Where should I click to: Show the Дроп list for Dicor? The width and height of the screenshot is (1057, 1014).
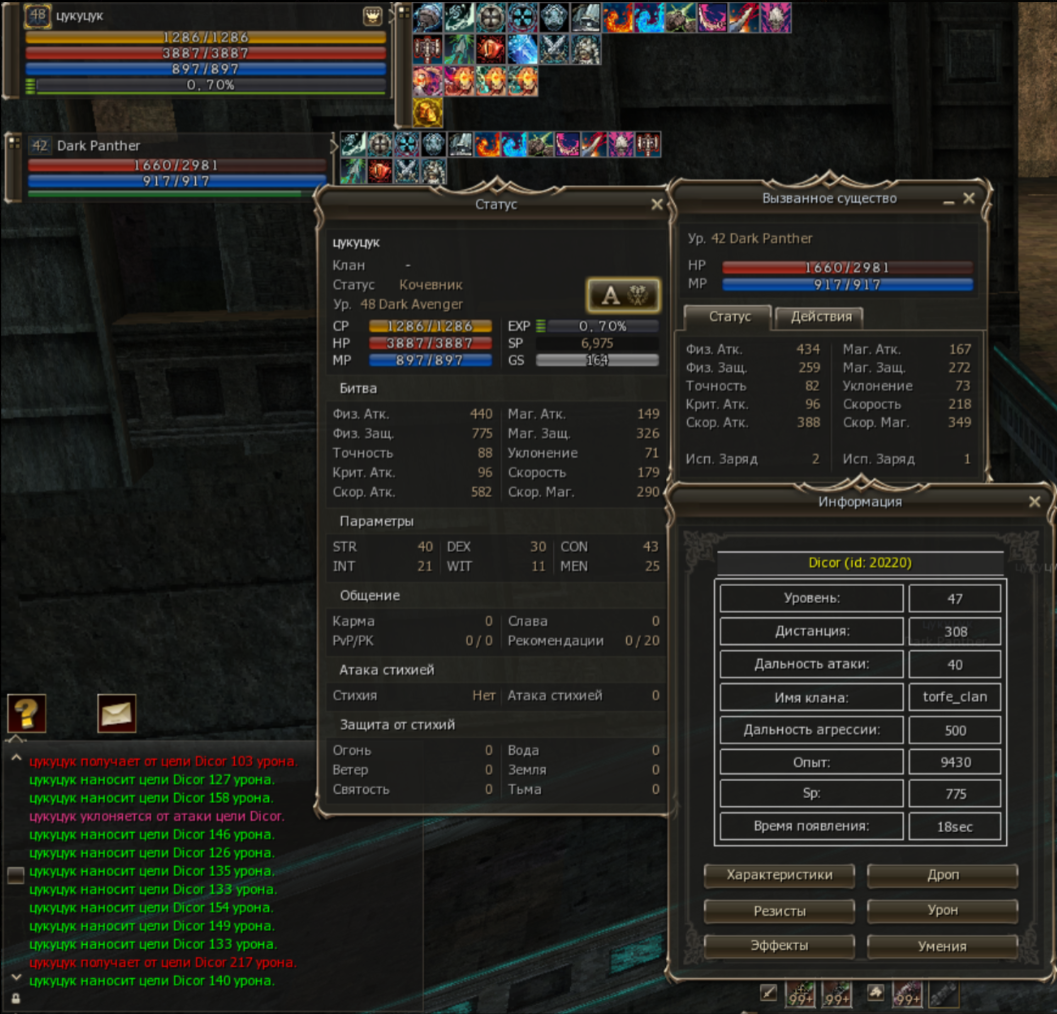pos(942,875)
